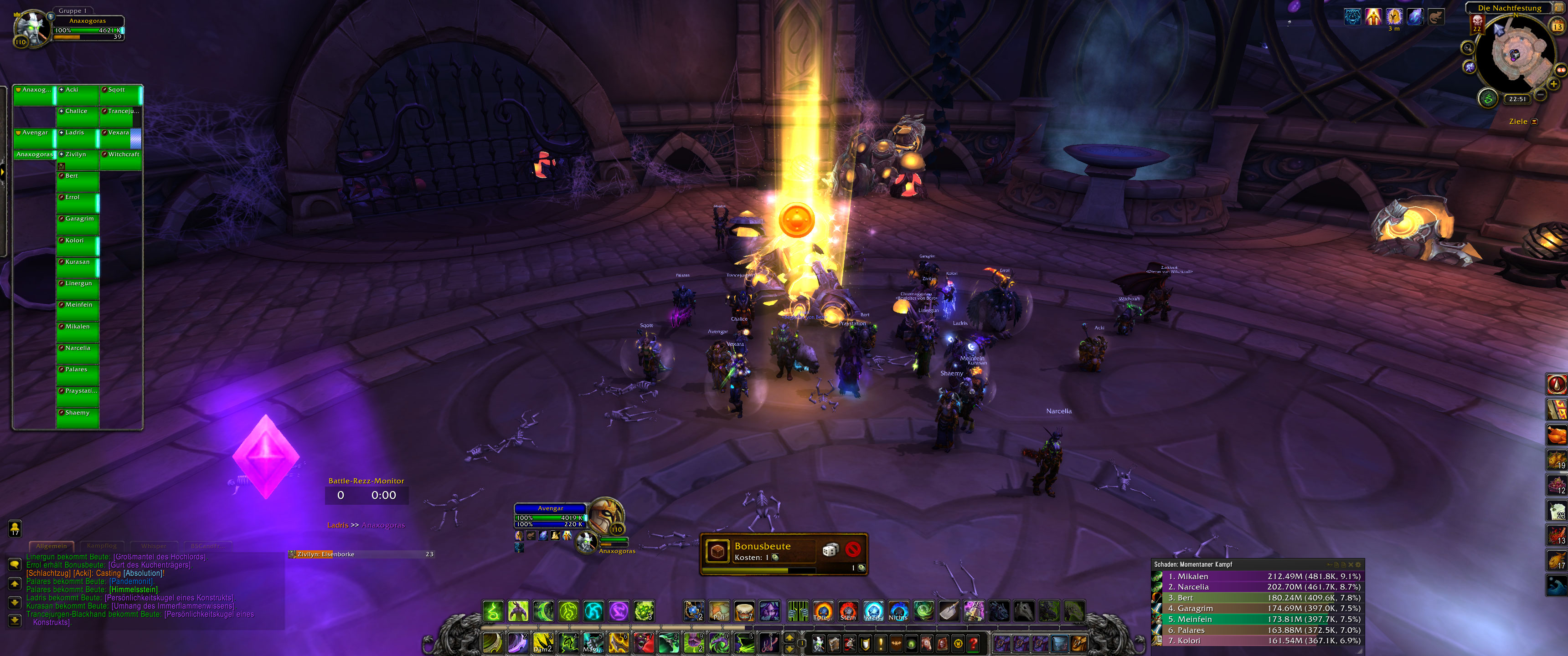Decline the Bonusbeute bonus roll
Viewport: 1568px width, 656px height.
[x=853, y=550]
